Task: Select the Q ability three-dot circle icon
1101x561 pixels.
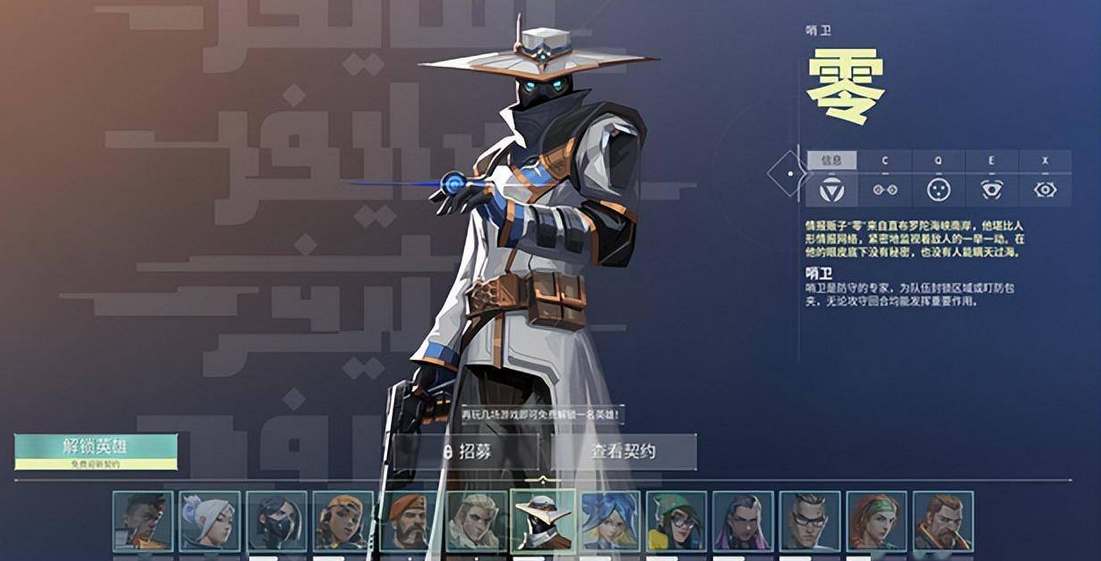Action: tap(937, 189)
